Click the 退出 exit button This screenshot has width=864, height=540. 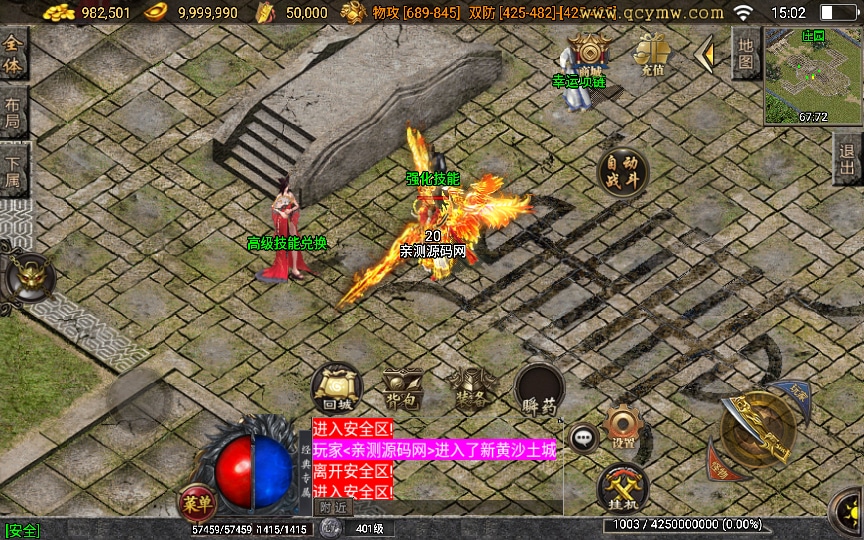[x=848, y=160]
